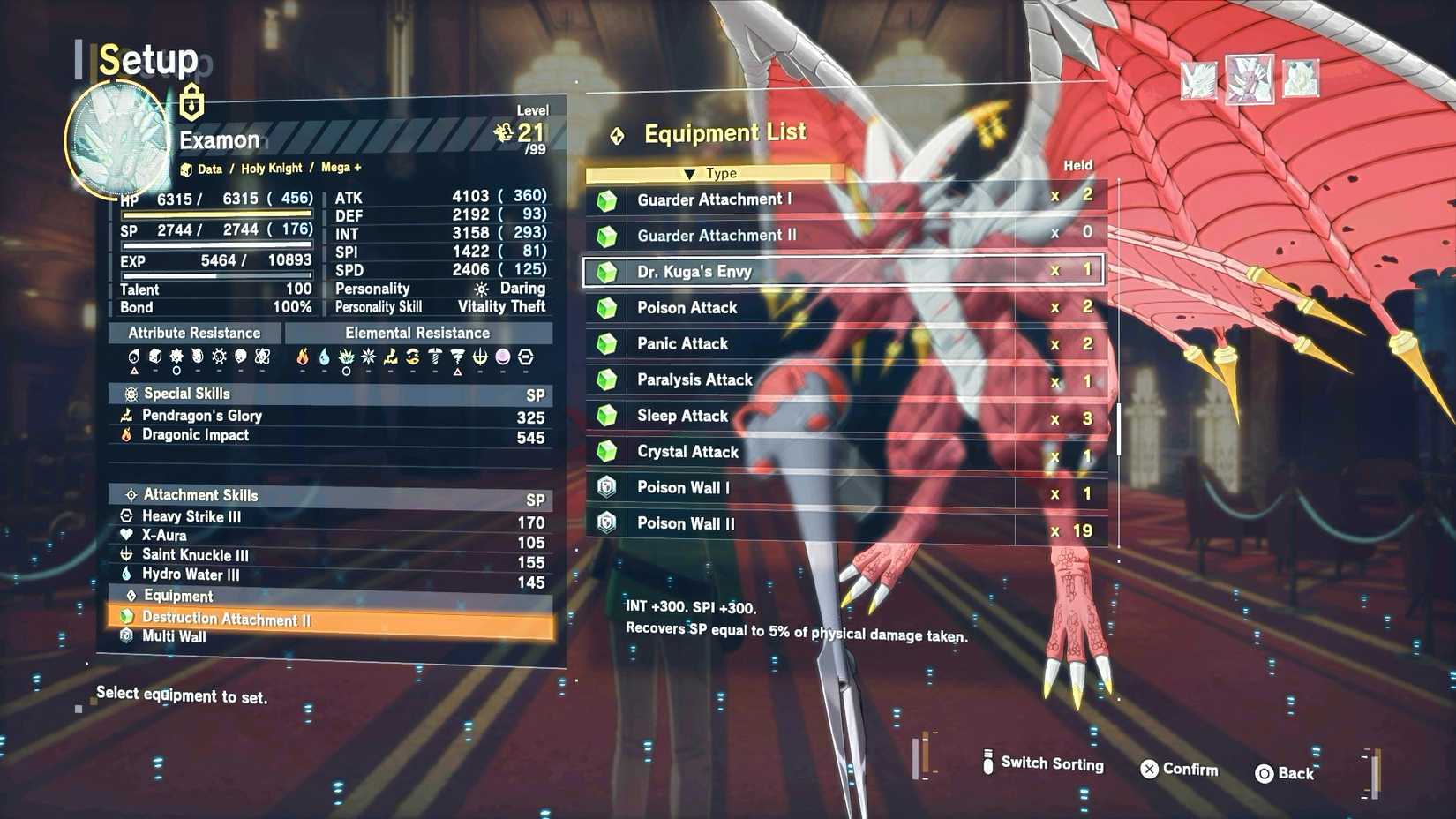
Task: Click the Multi Wall shield icon
Action: (x=126, y=636)
